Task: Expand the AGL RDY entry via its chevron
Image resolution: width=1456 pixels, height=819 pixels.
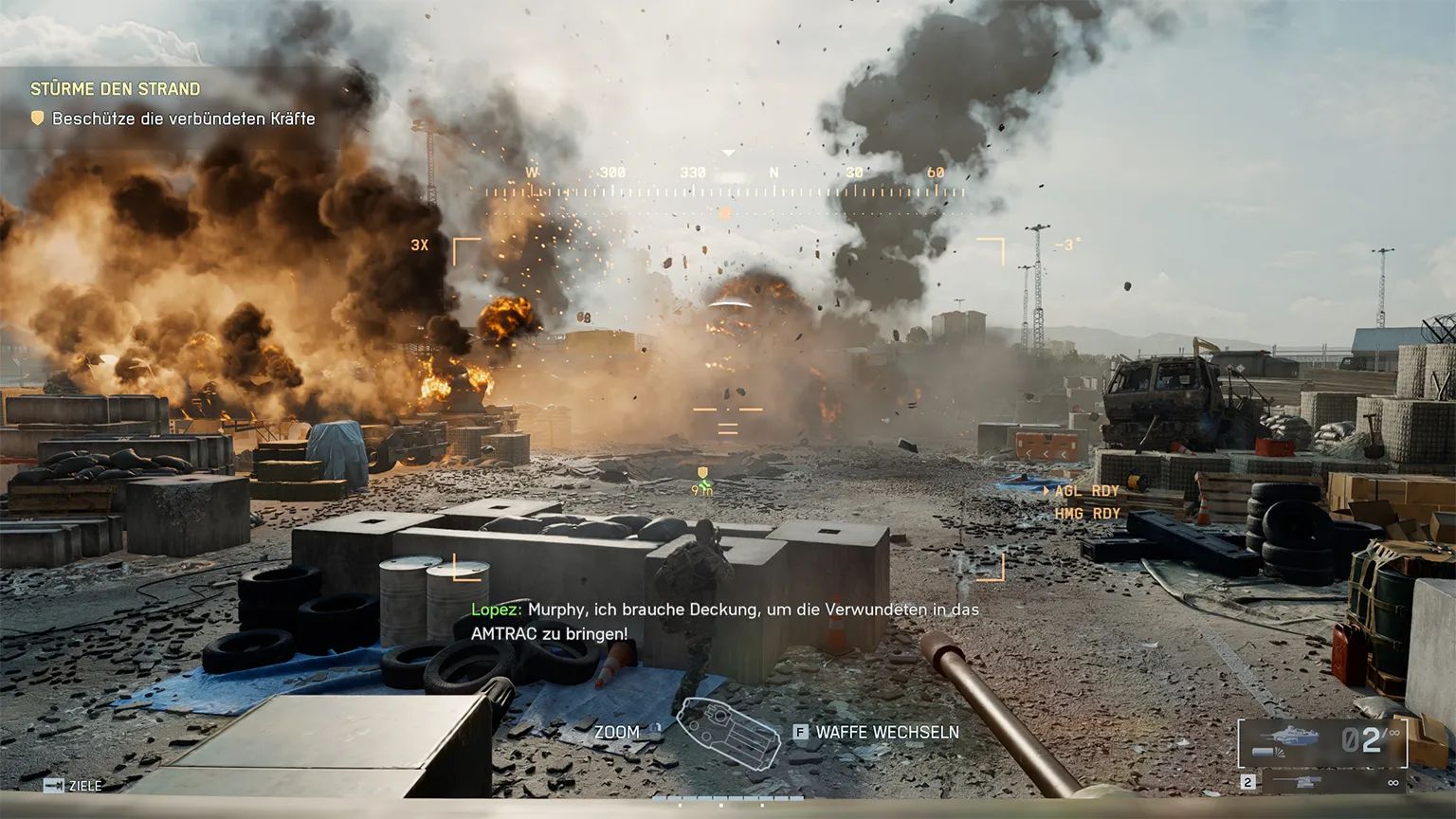Action: [1046, 490]
